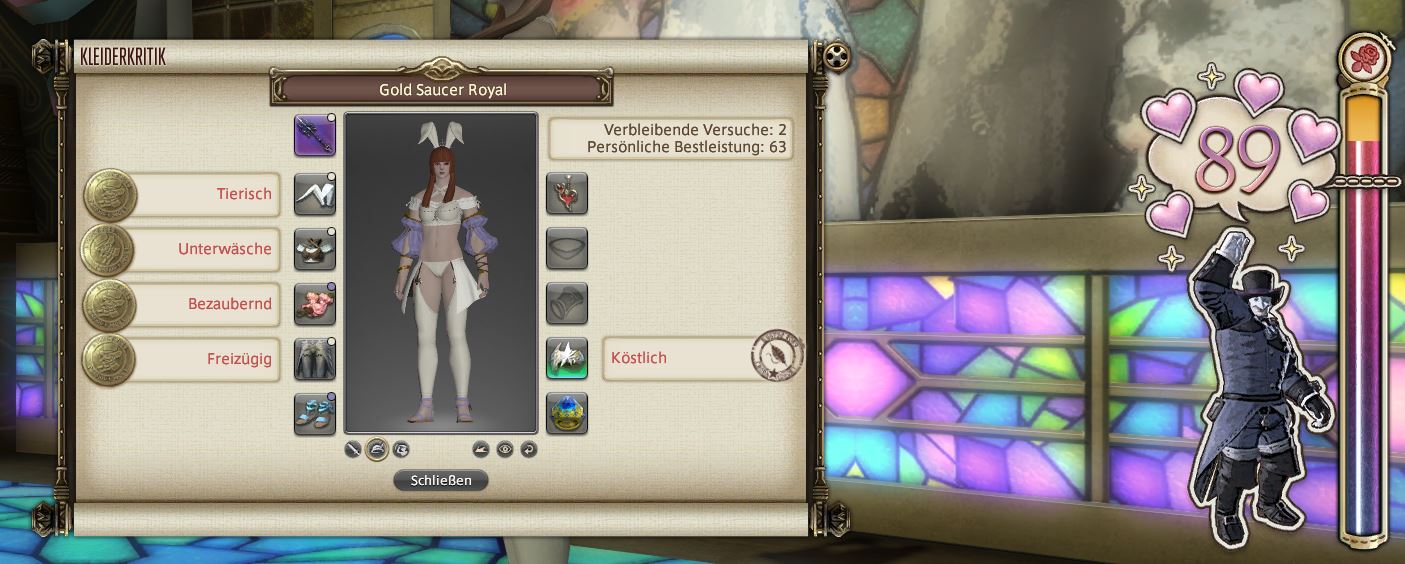Reset the model view with the arrow icon

[x=529, y=449]
